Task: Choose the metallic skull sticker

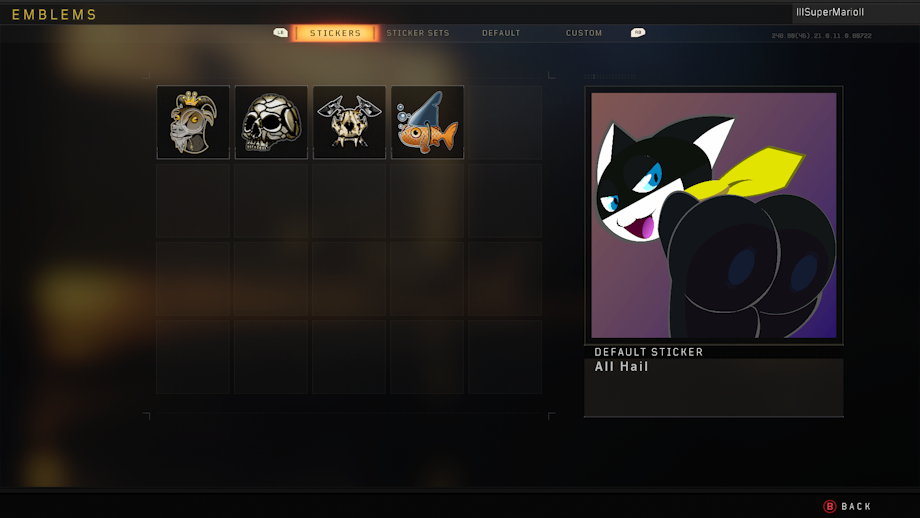Action: coord(271,122)
